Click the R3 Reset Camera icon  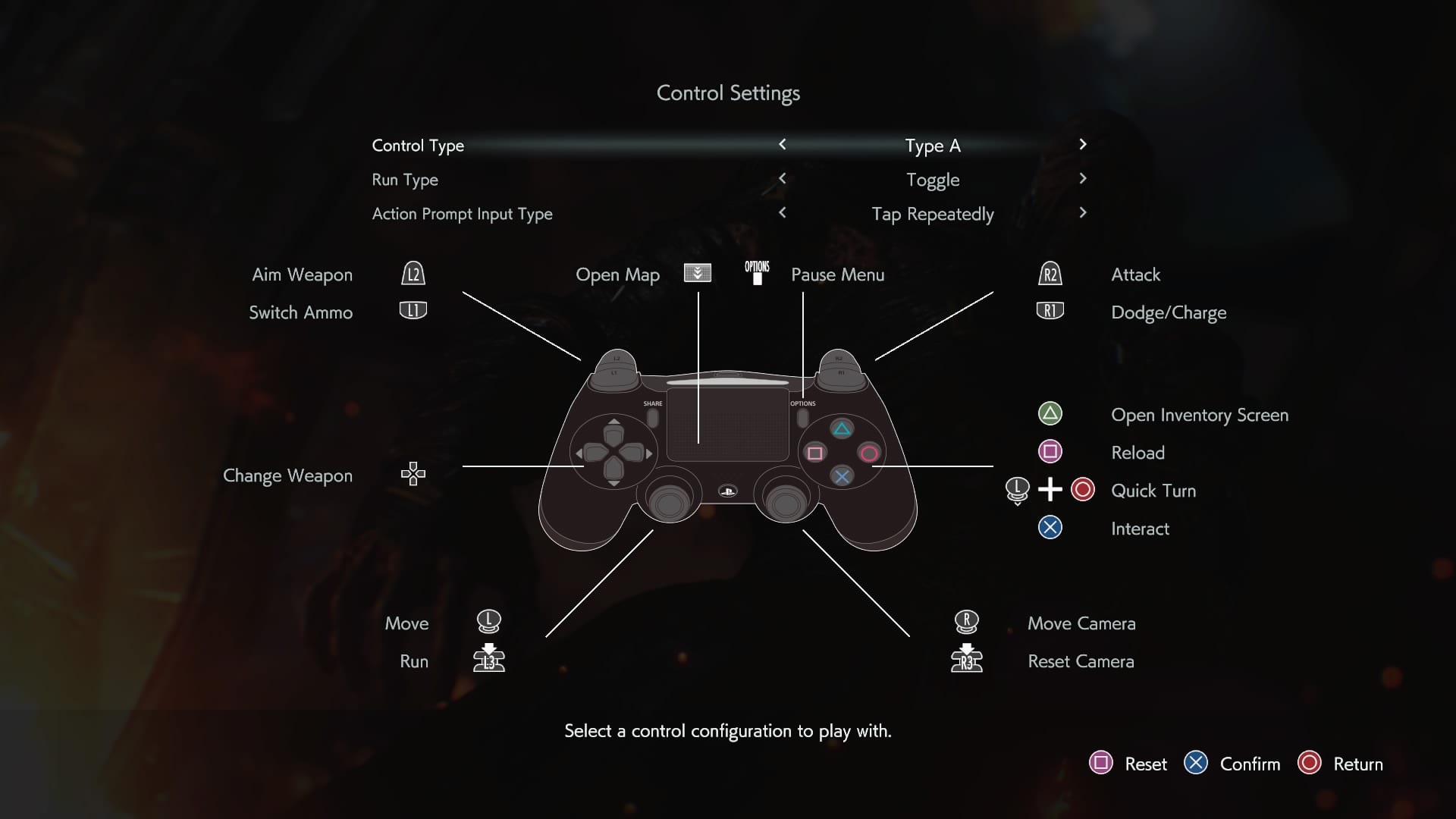point(968,658)
